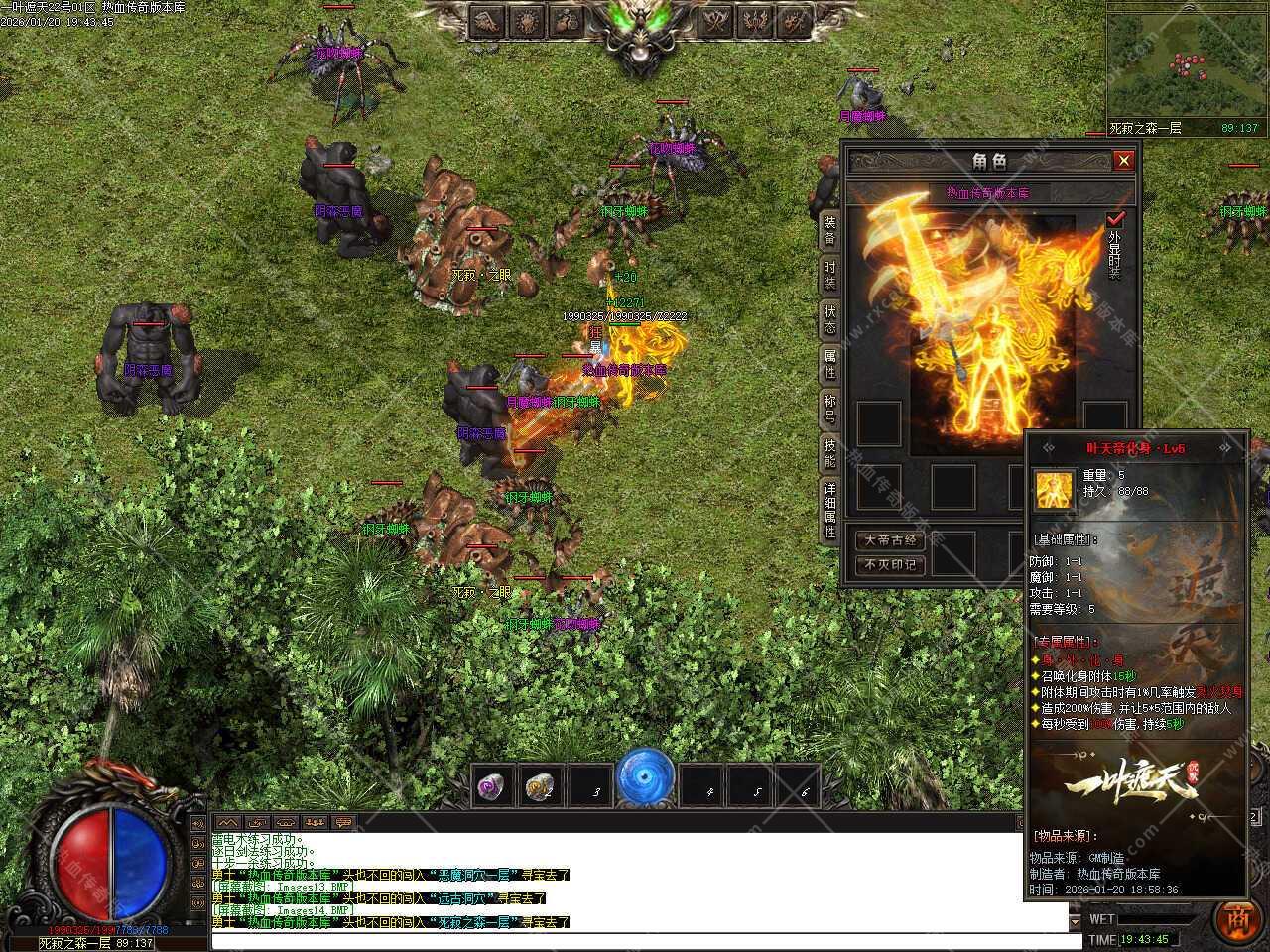Switch to the 装备 equipment tab
Screen dimensions: 1270x952
(x=829, y=231)
